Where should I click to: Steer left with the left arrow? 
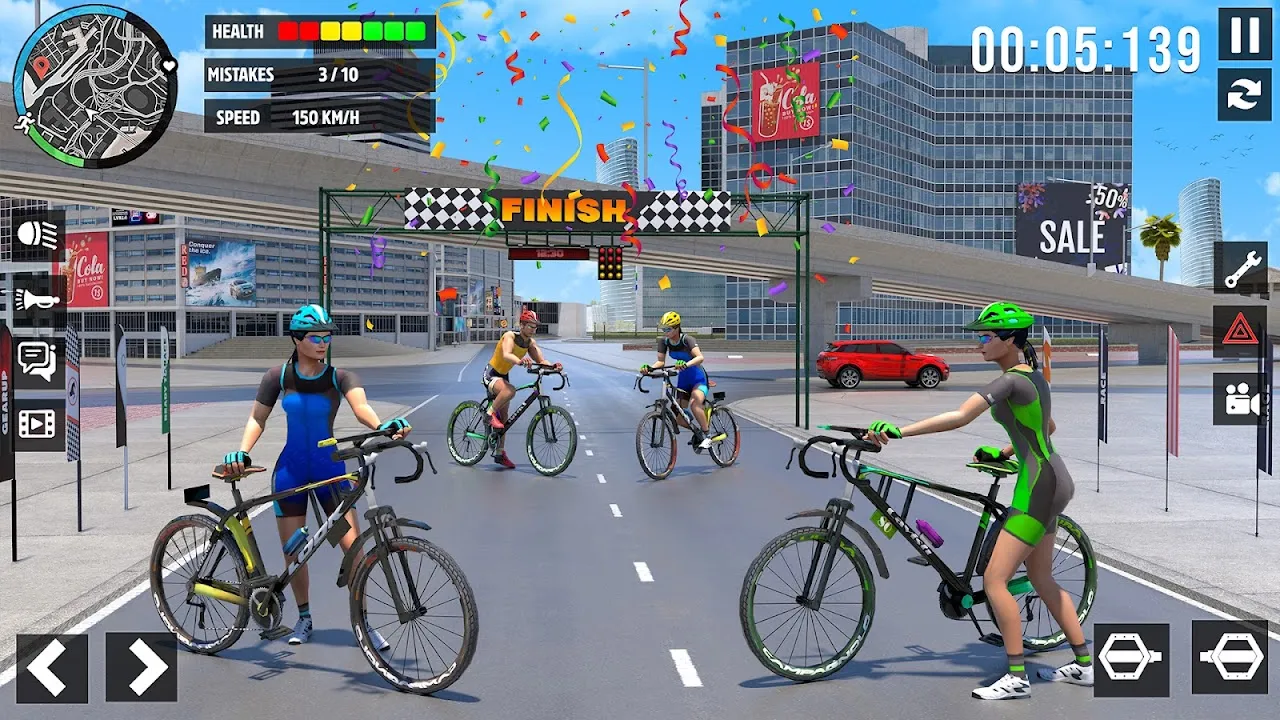[x=52, y=667]
